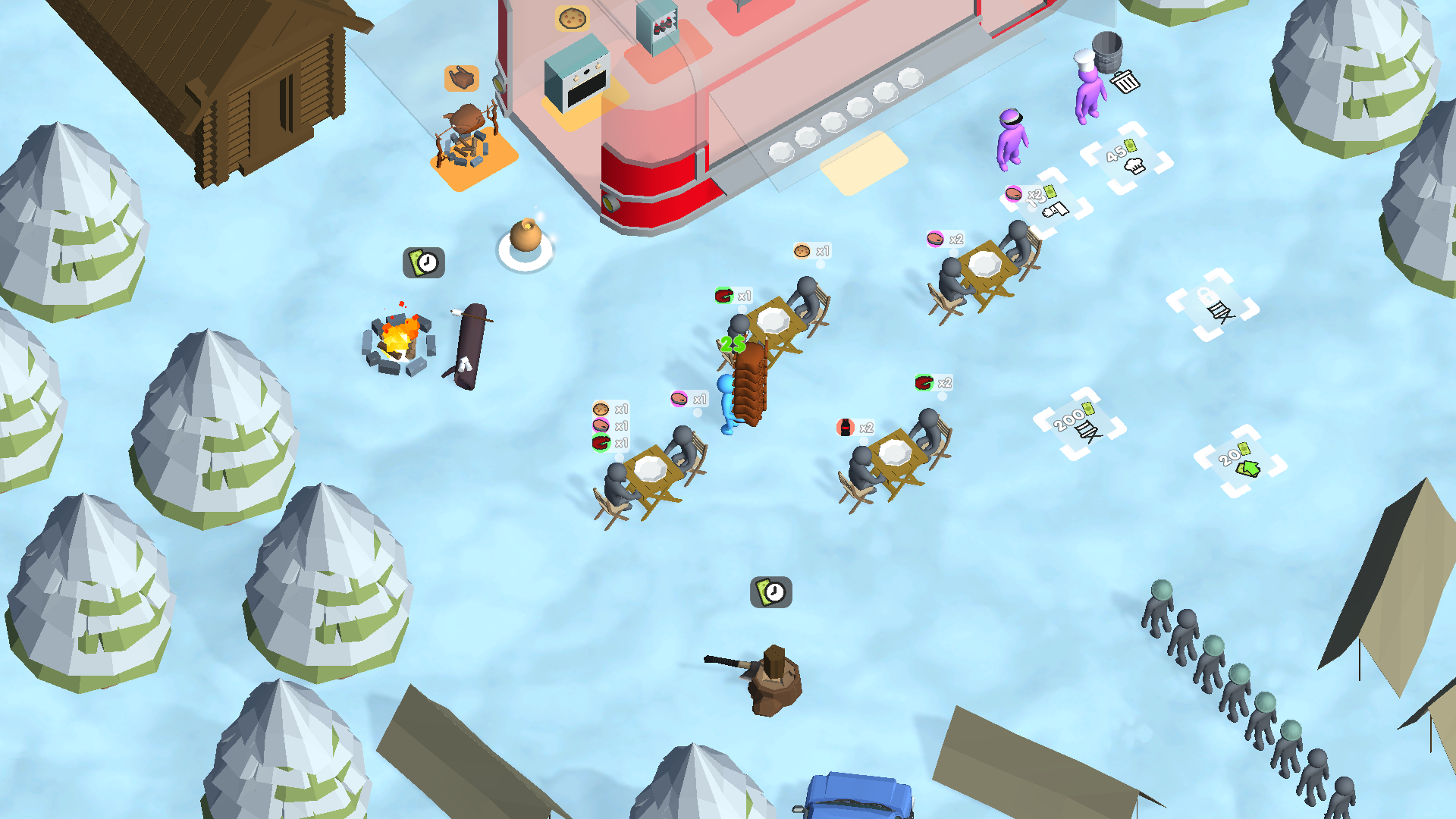Click the chef hat icon on the 45-cost unlock zone

click(x=1134, y=165)
